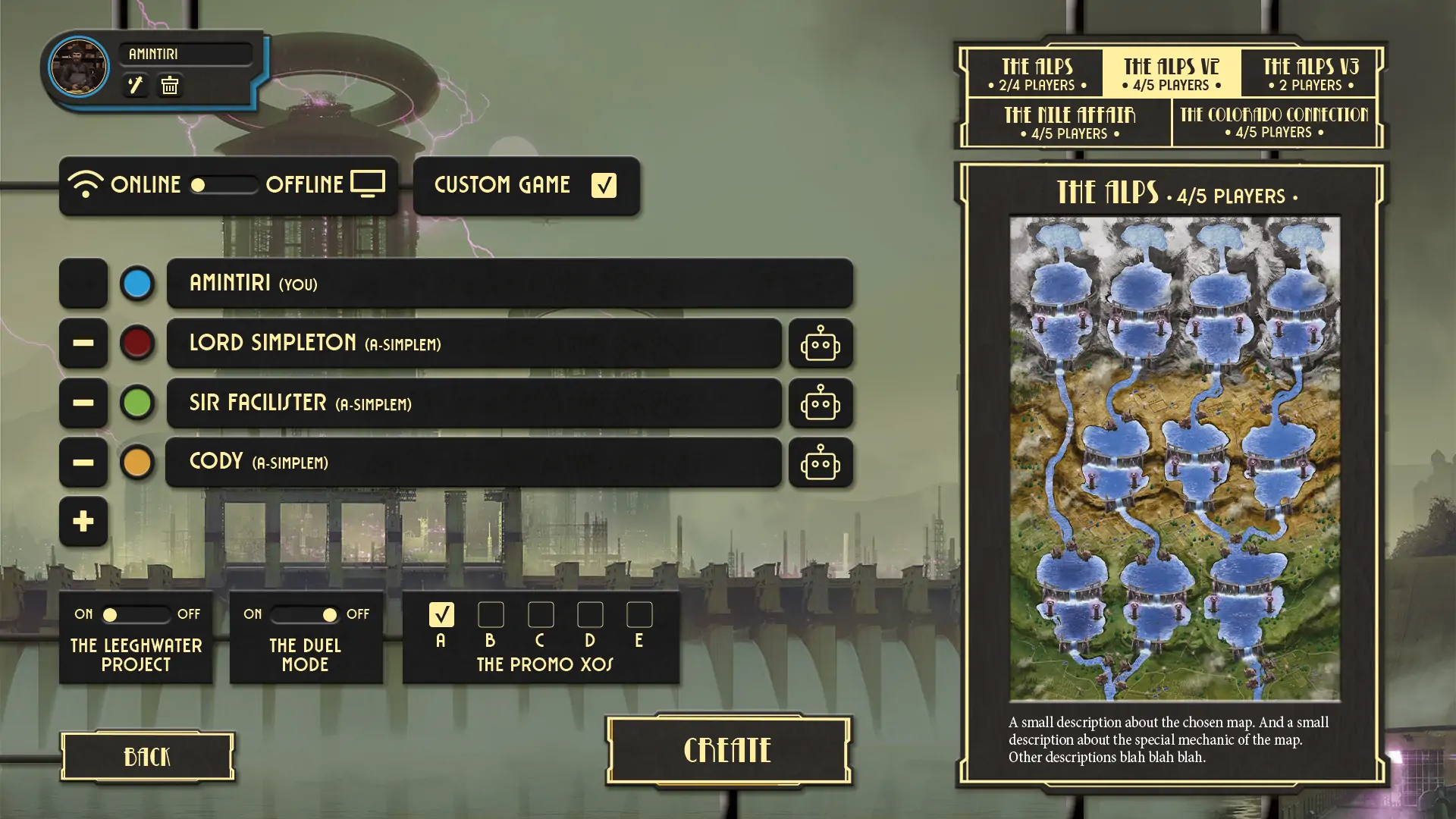Toggle The Duel Mode switch
Screen dimensions: 1456x819
[305, 614]
